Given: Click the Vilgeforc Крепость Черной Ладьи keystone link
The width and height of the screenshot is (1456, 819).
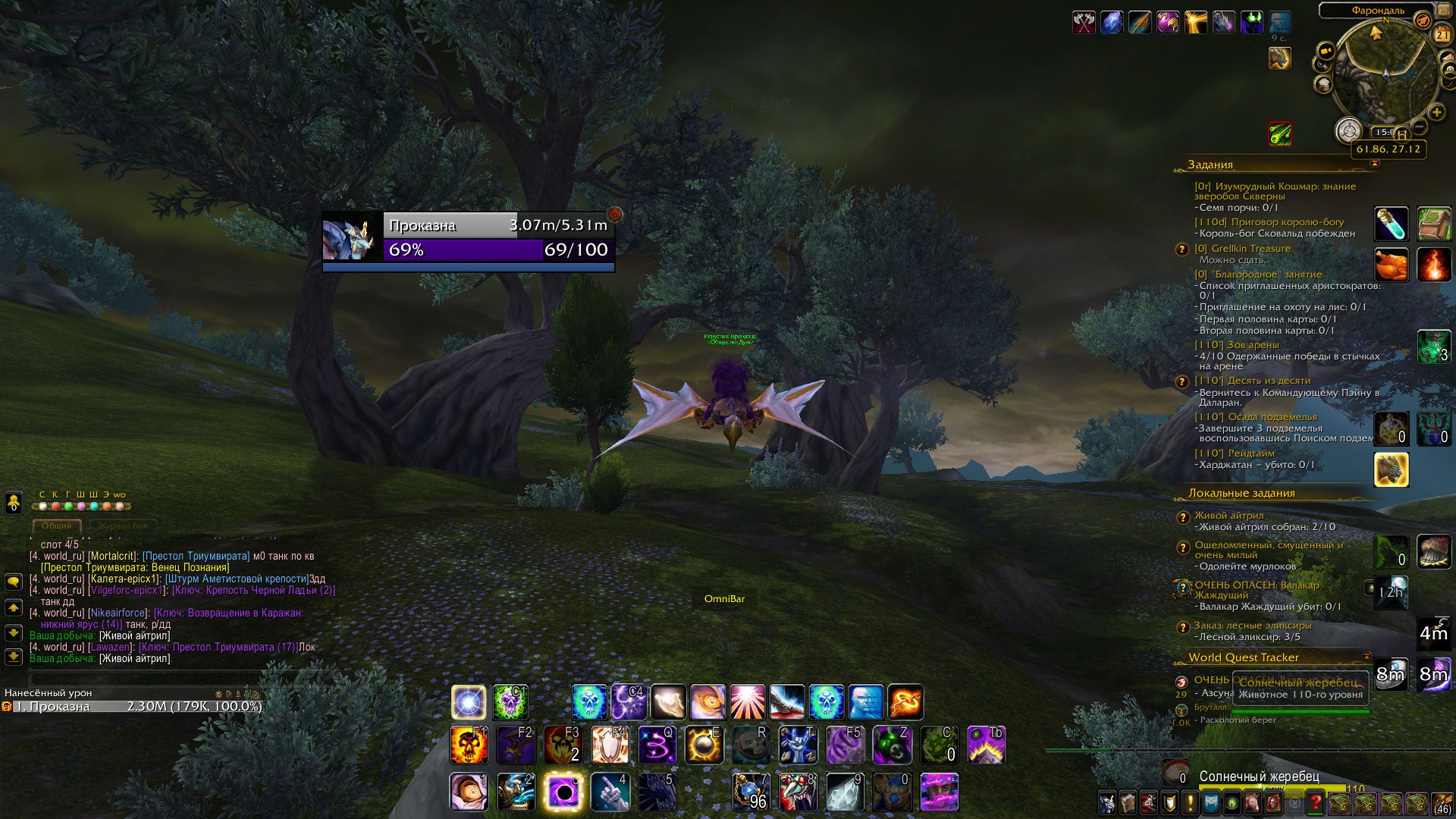Looking at the screenshot, I should tap(253, 590).
